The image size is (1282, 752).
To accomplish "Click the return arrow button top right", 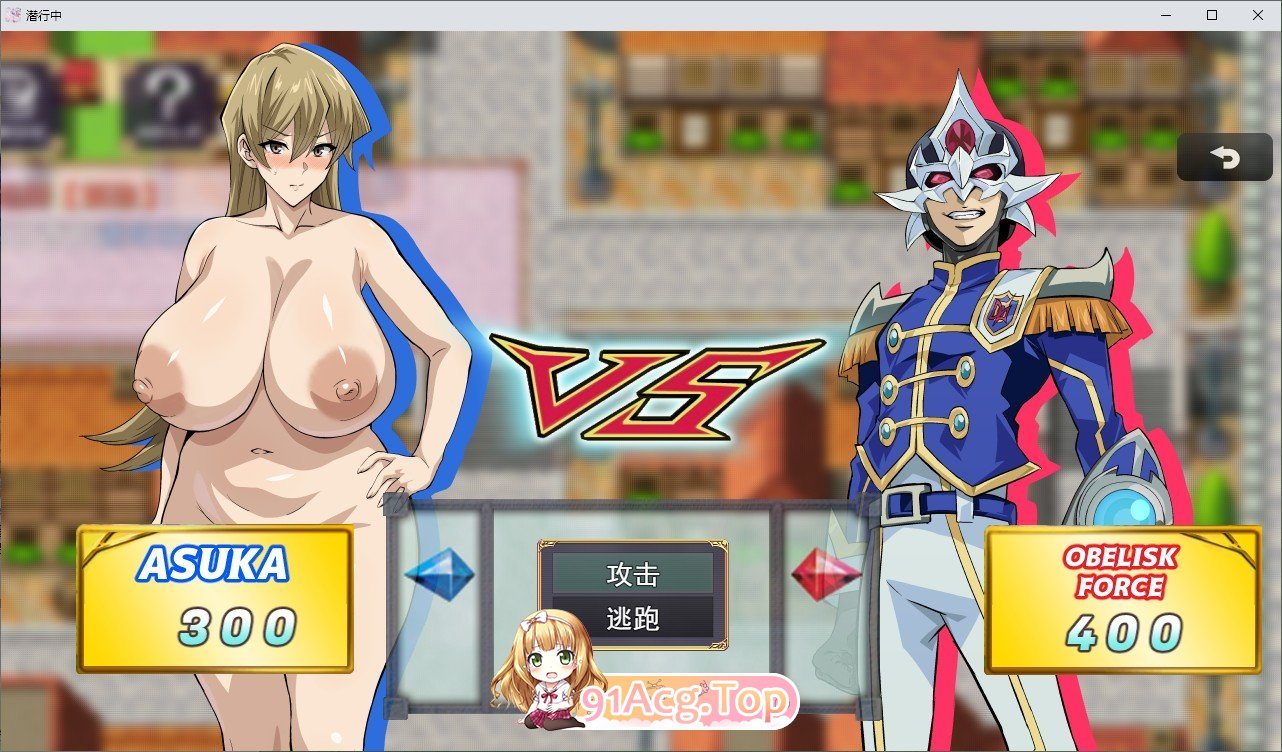I will click(x=1224, y=157).
